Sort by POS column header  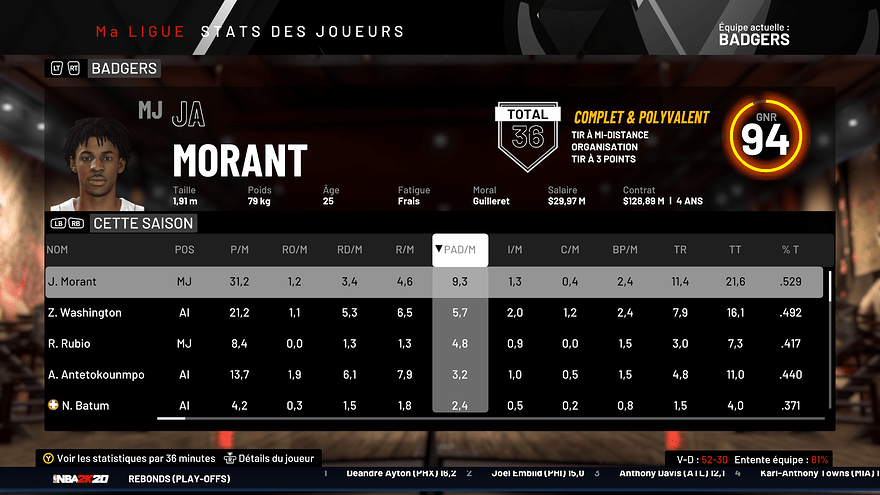click(185, 250)
